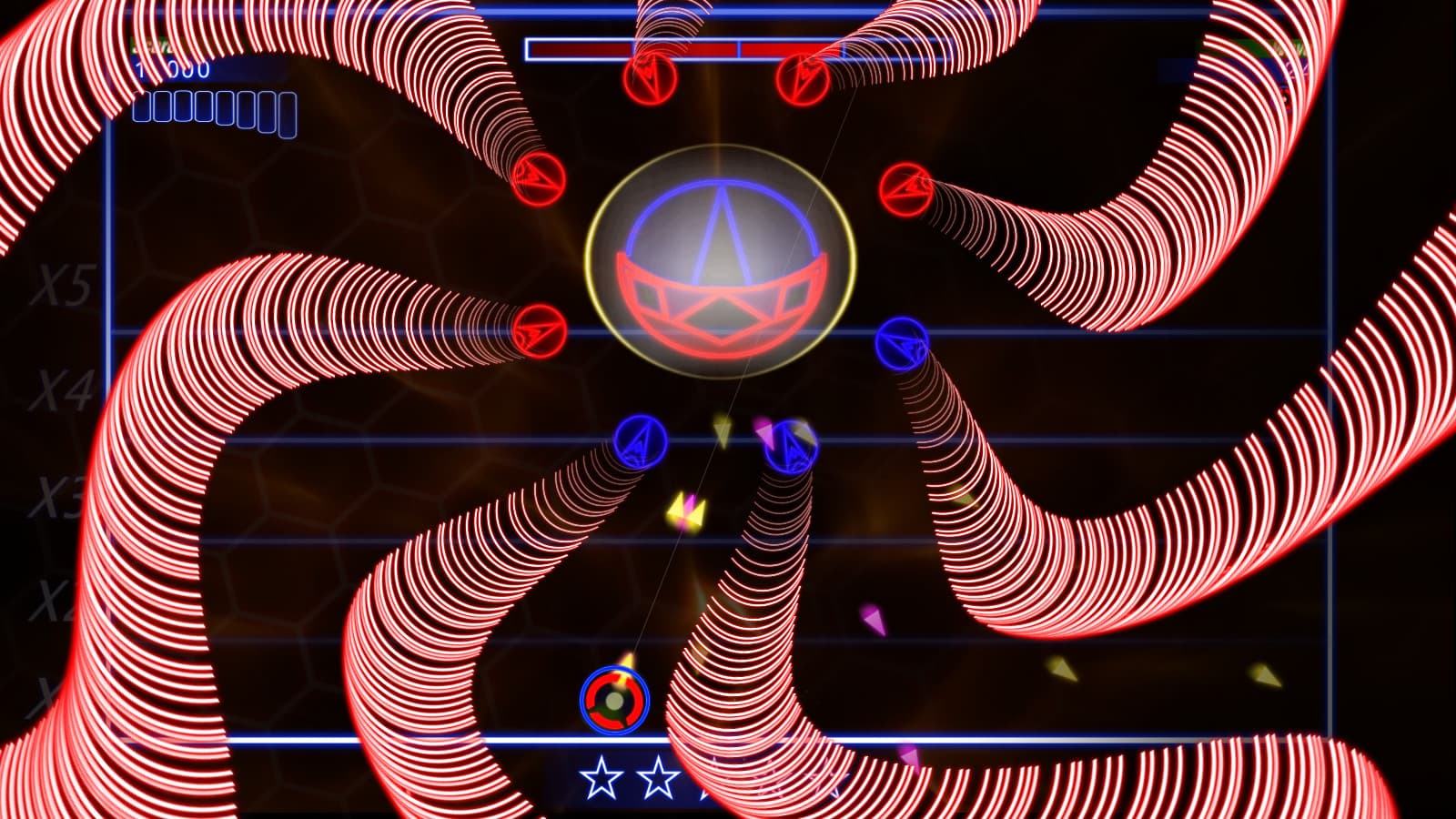Click the red orb enemy on the mid-left

(x=537, y=332)
